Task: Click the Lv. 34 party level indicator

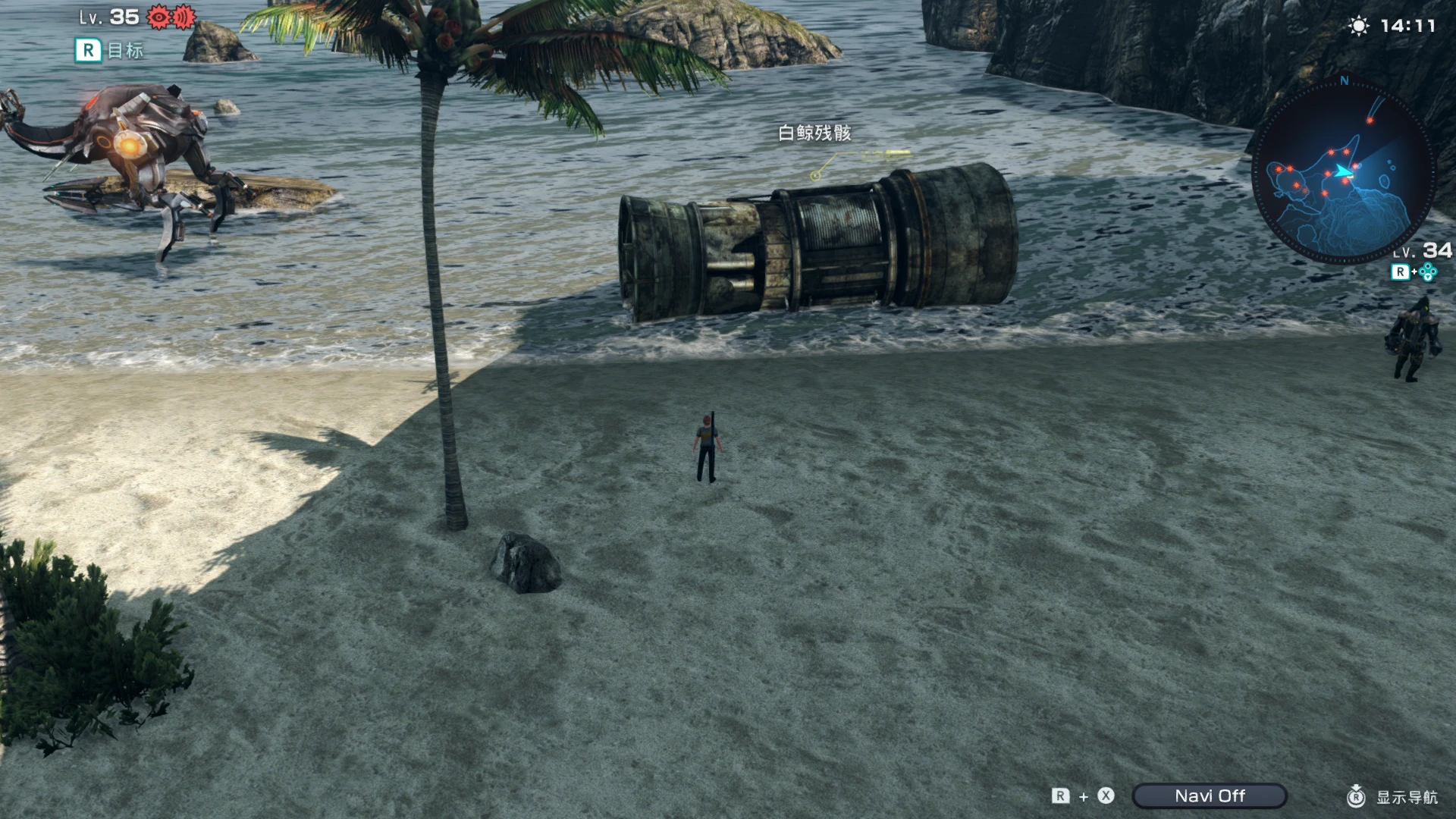Action: coord(1422,251)
